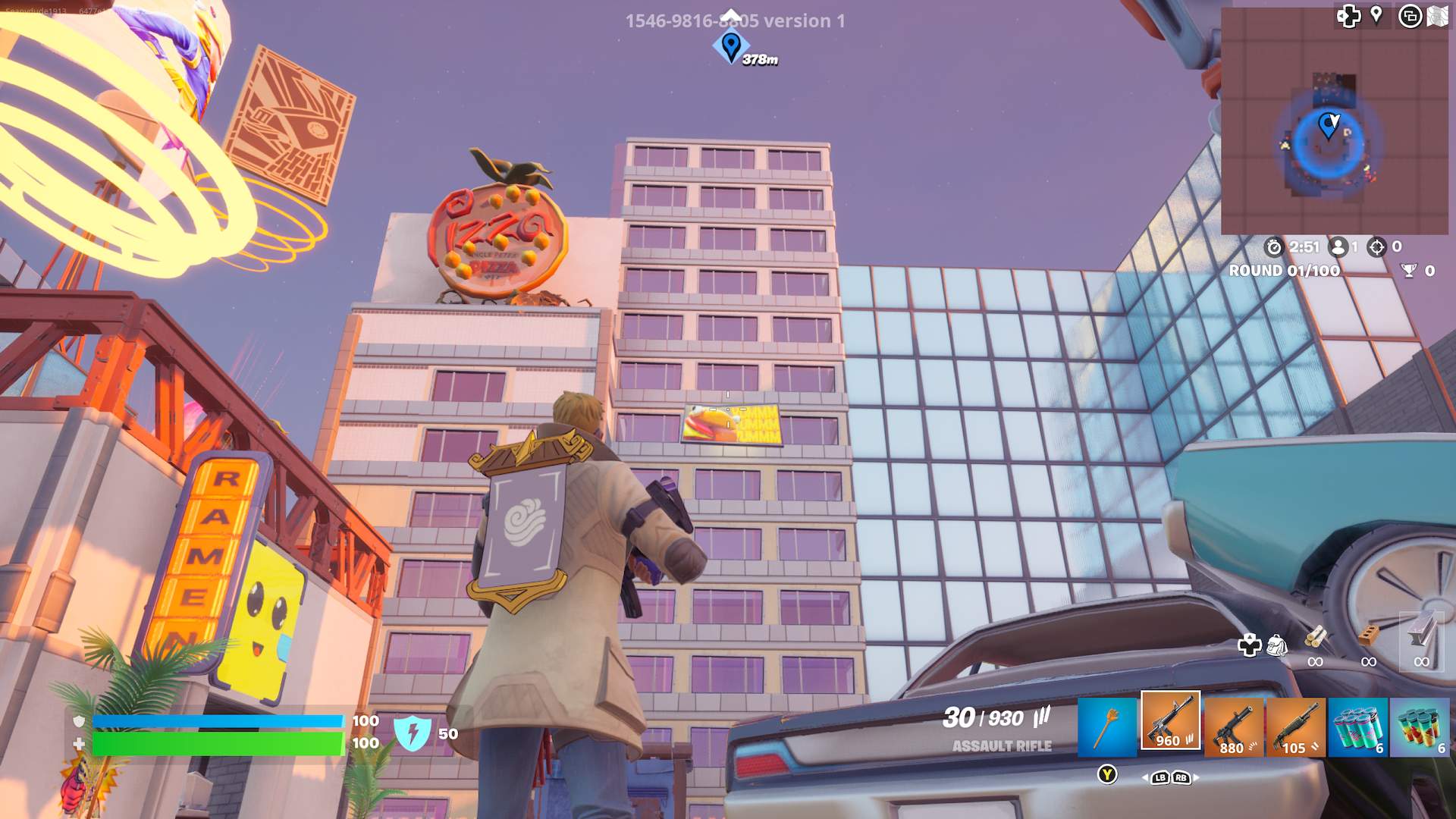Click the d-pad controller icon above the minimap
This screenshot has height=819, width=1456.
1348,15
